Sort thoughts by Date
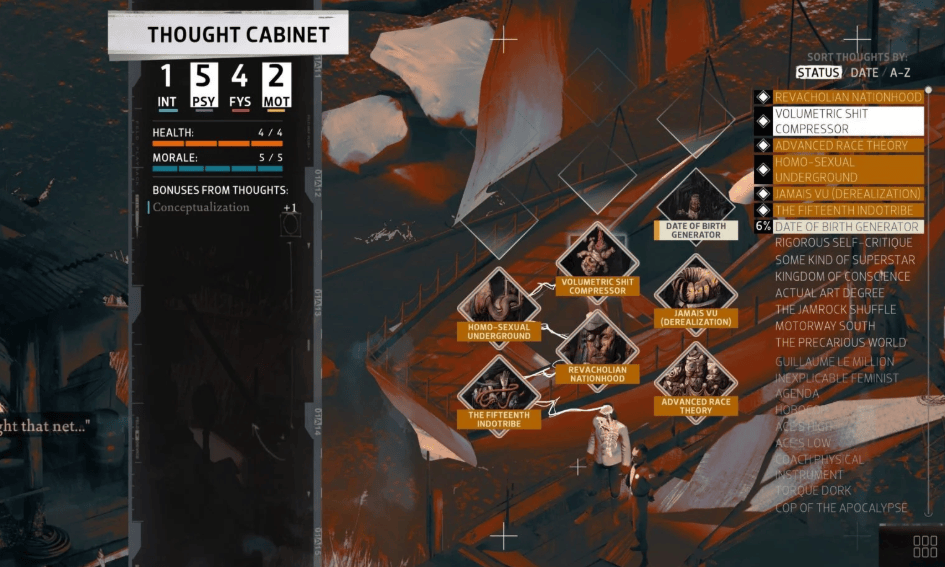This screenshot has width=945, height=567. click(864, 72)
